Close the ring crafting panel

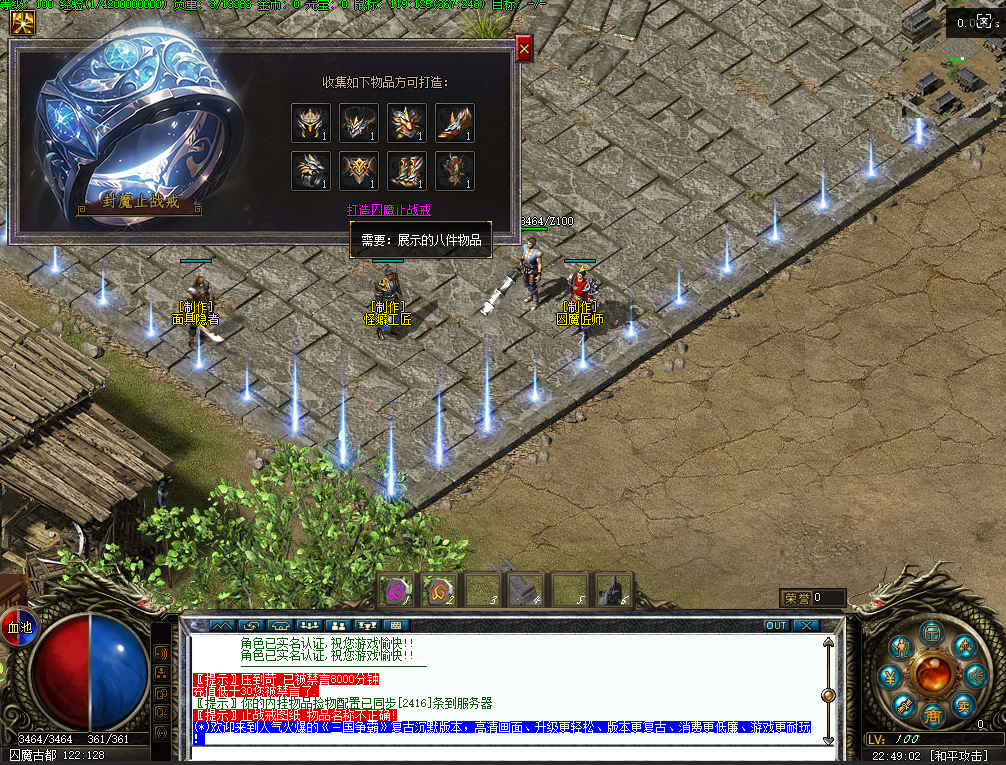(523, 47)
